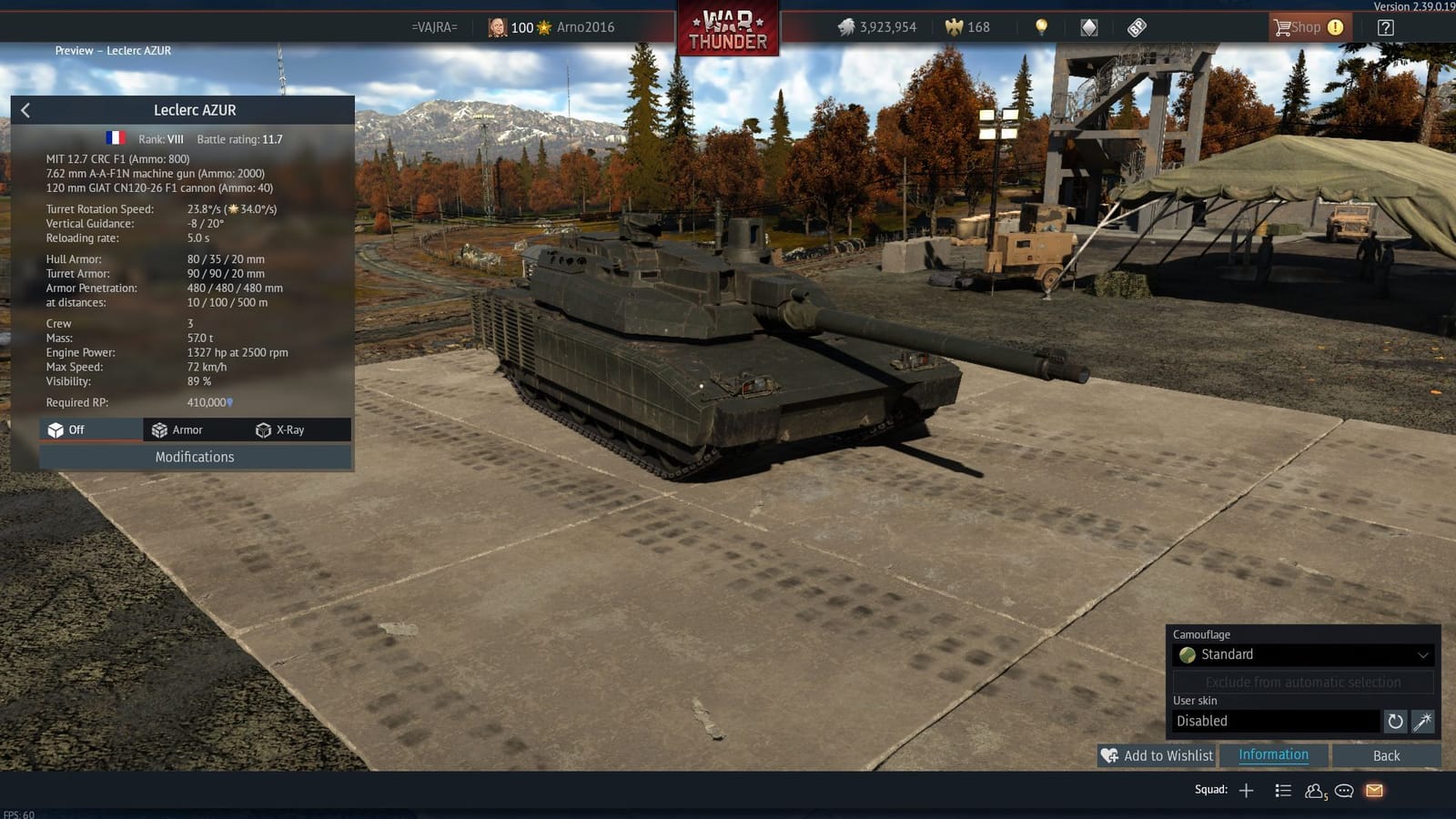
Task: Open the Battle Pass icon
Action: 1136,26
